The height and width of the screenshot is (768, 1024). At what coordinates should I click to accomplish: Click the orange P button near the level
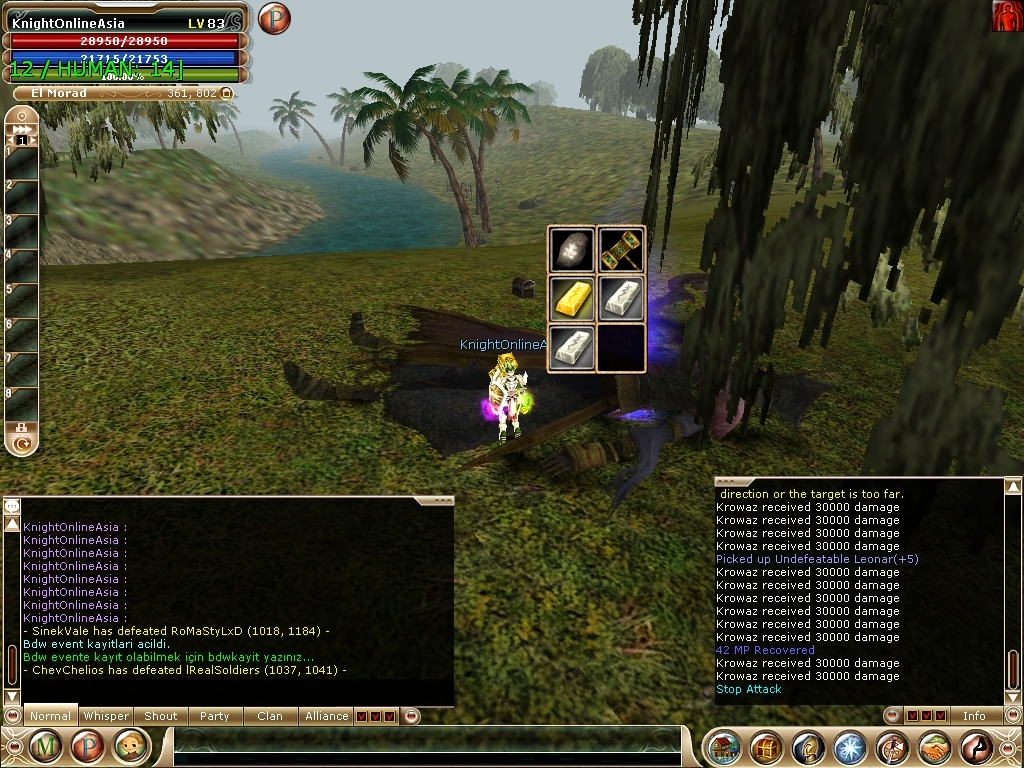pyautogui.click(x=273, y=19)
